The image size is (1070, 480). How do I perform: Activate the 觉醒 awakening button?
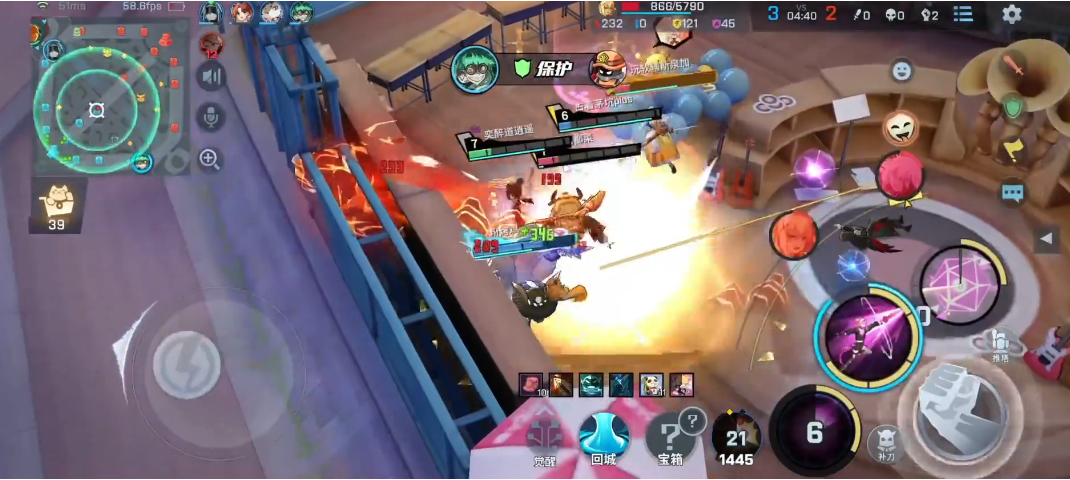tap(546, 437)
